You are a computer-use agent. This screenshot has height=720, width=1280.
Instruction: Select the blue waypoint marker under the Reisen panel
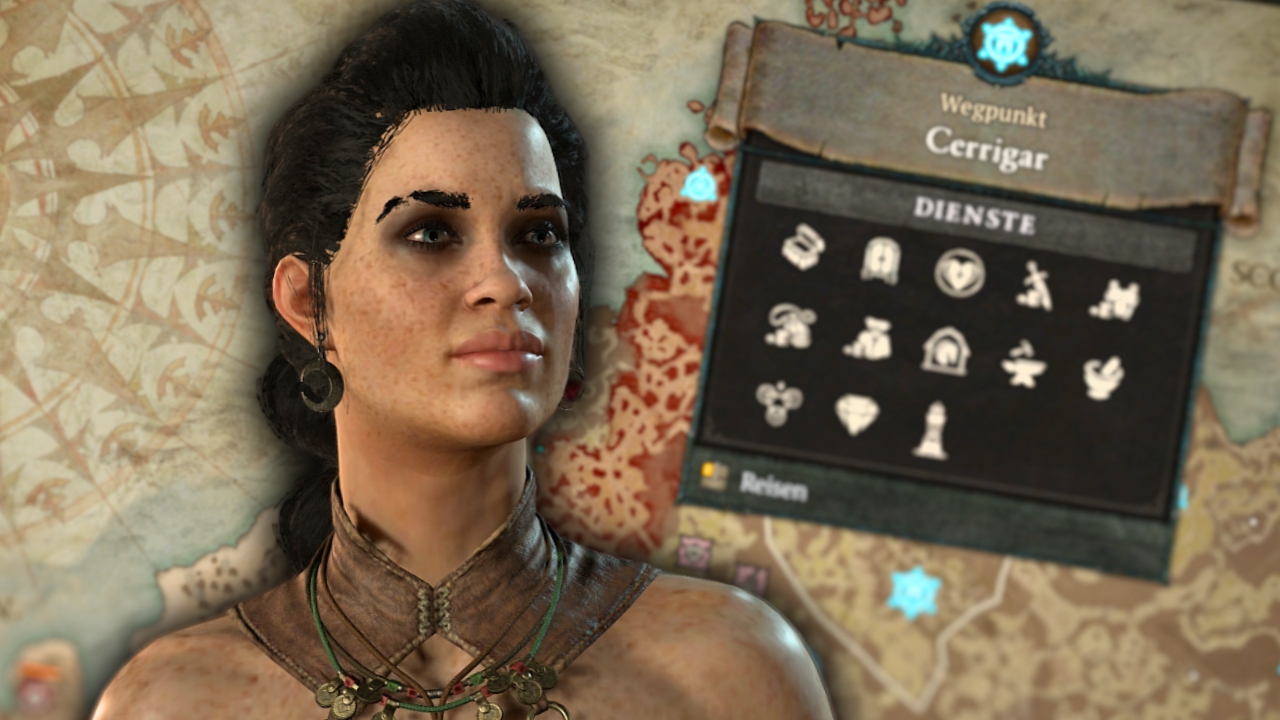[914, 592]
